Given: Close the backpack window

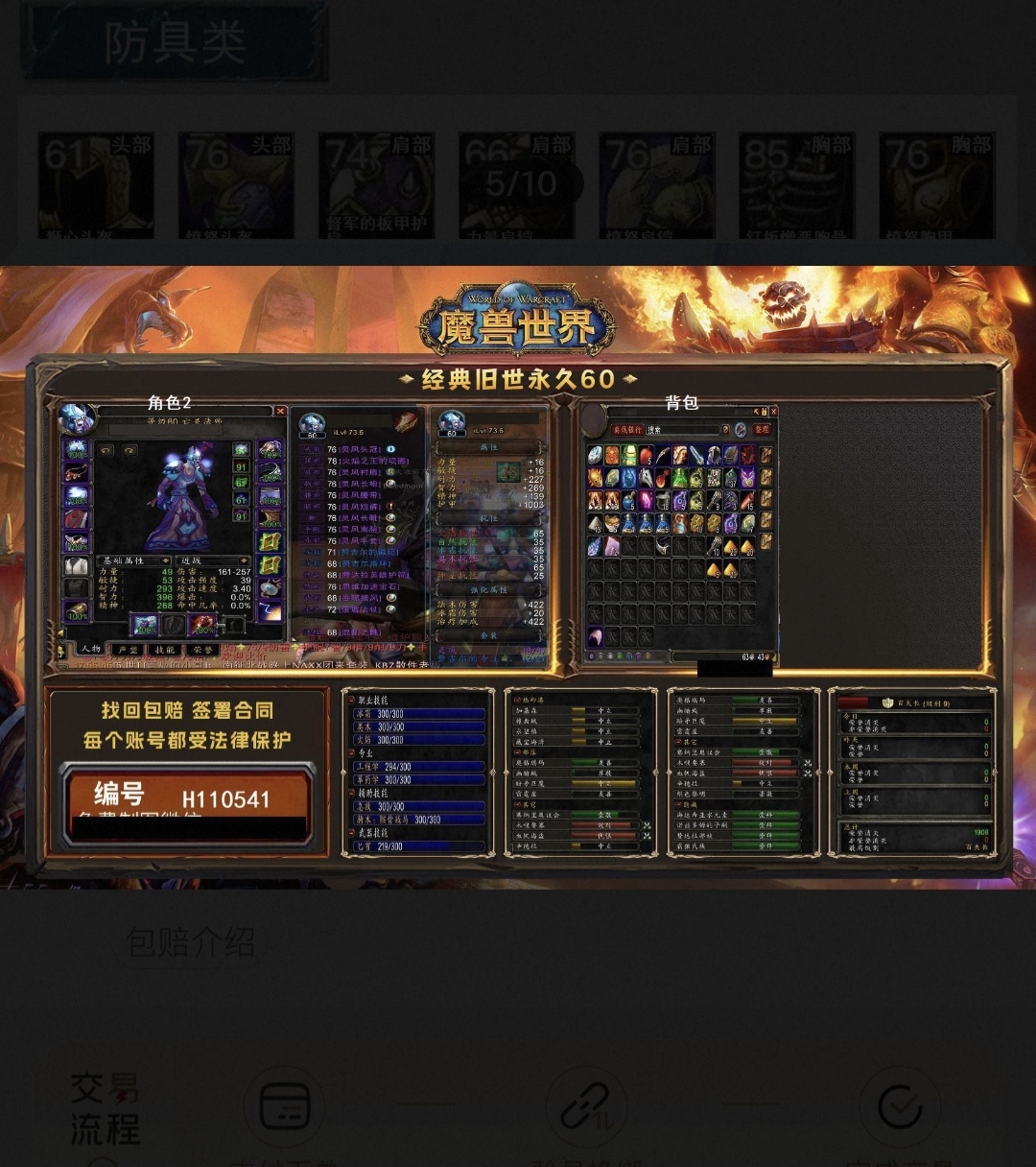Looking at the screenshot, I should click(x=772, y=412).
